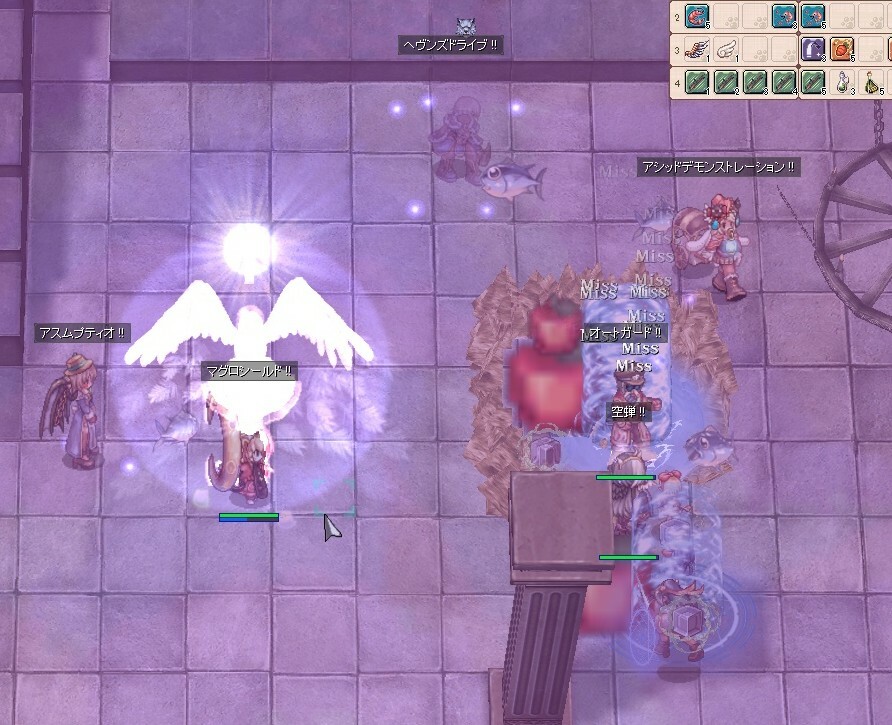Use the green flask potion
Screen dimensions: 892x725
[x=871, y=83]
